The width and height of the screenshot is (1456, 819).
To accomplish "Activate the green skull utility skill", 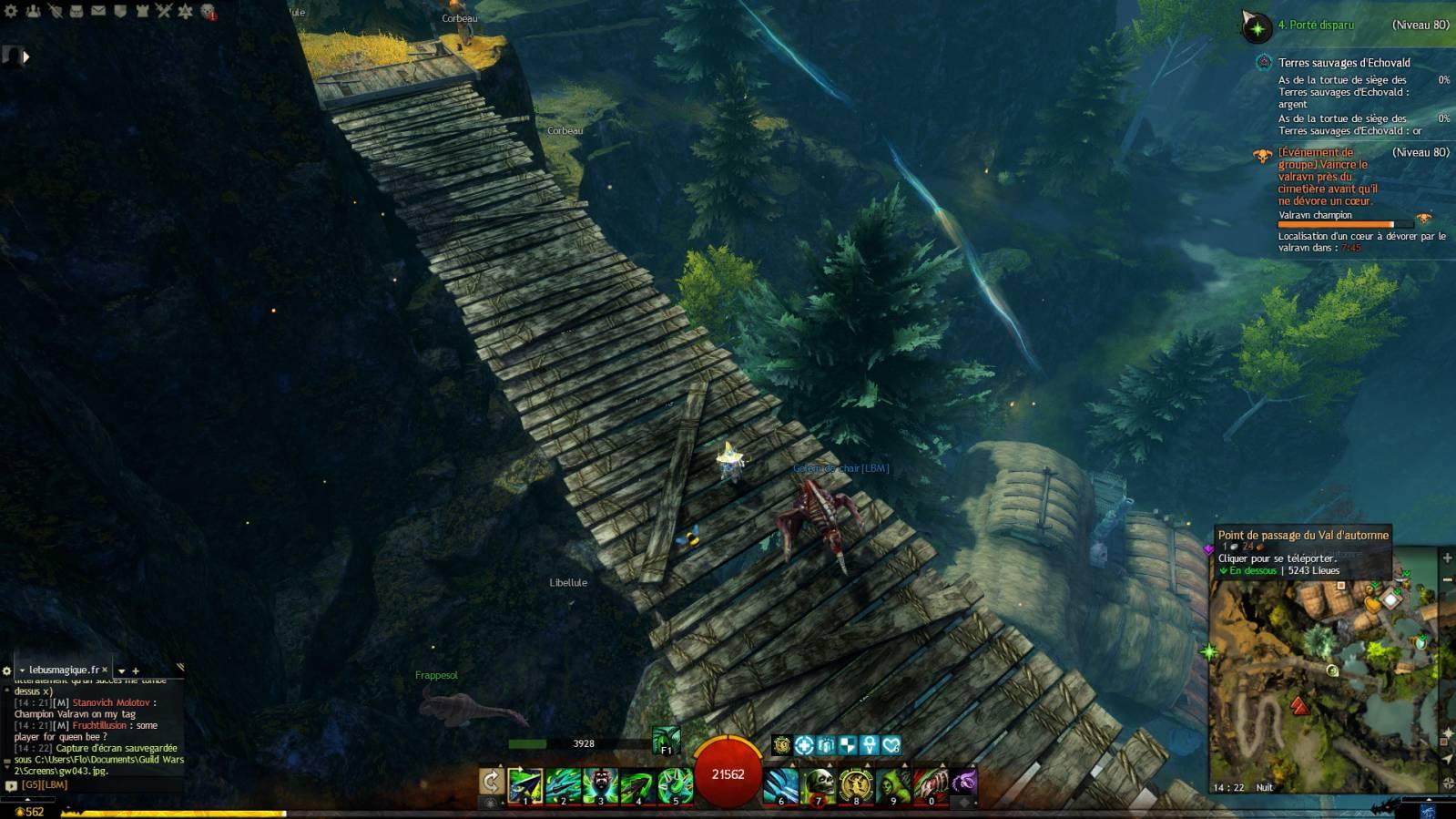I will (818, 784).
